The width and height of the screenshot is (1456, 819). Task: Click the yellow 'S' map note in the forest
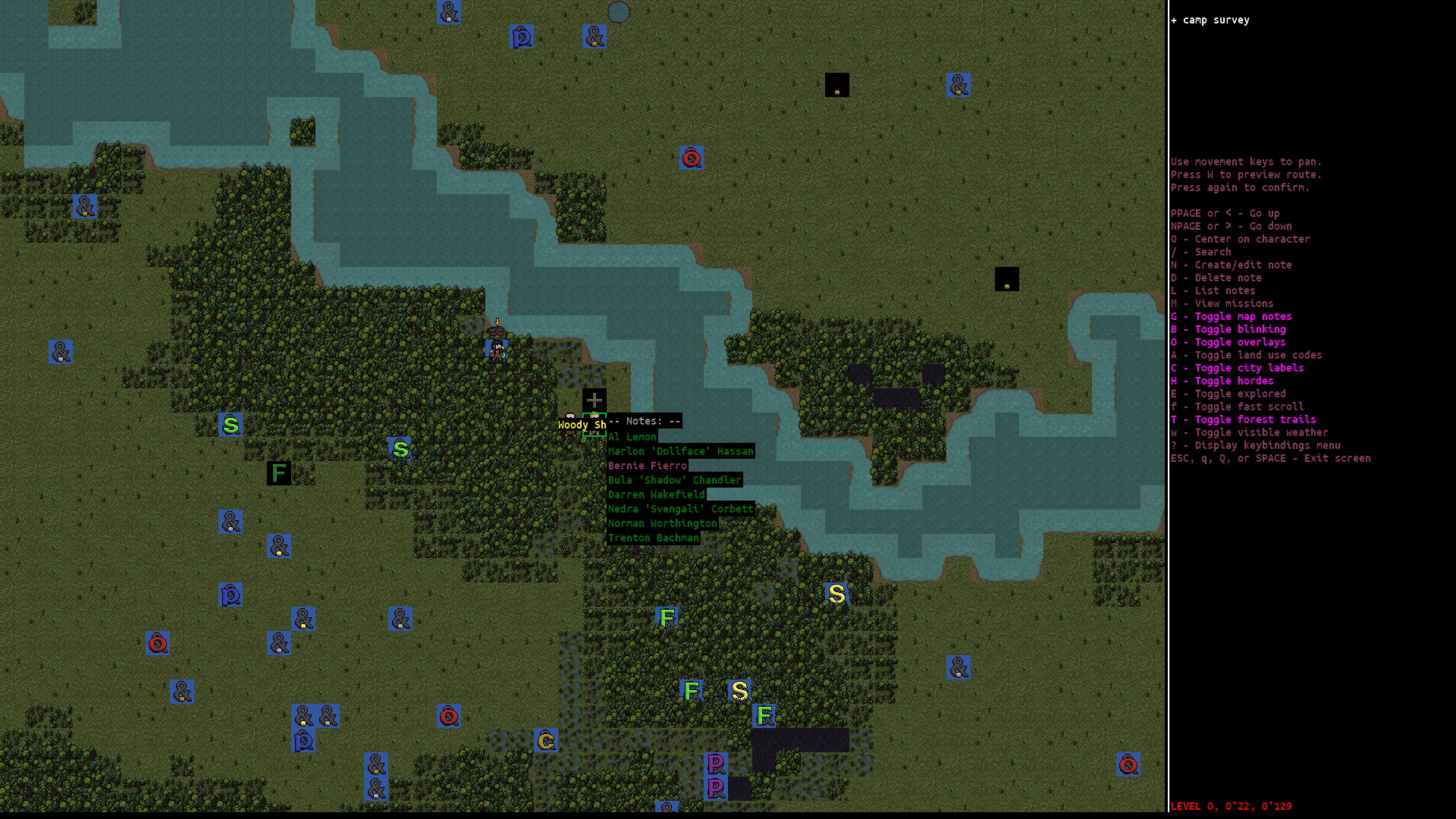pyautogui.click(x=836, y=594)
